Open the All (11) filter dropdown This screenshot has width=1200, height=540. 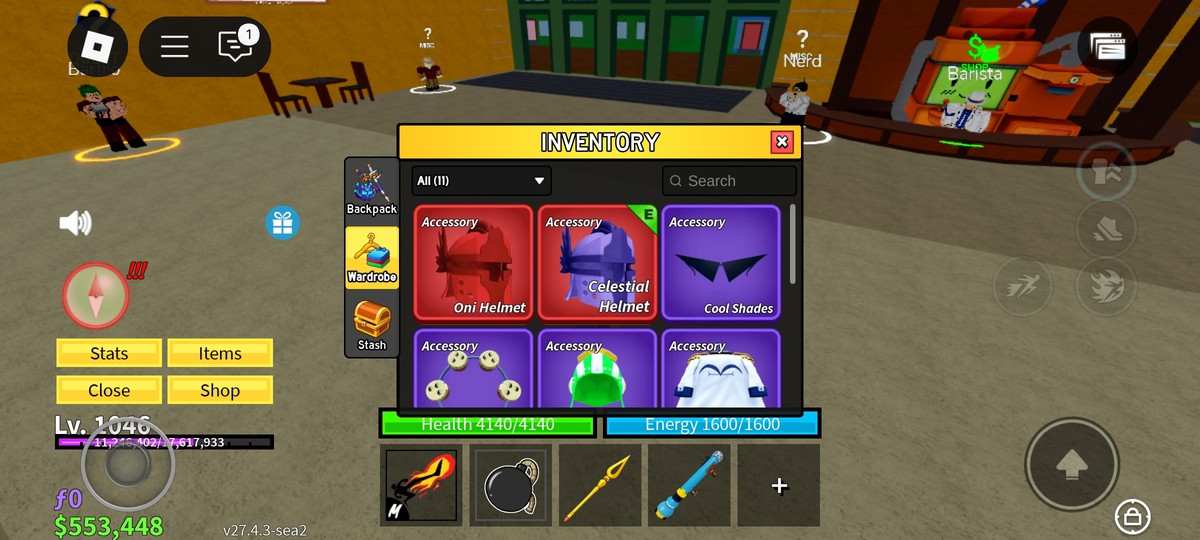(481, 181)
